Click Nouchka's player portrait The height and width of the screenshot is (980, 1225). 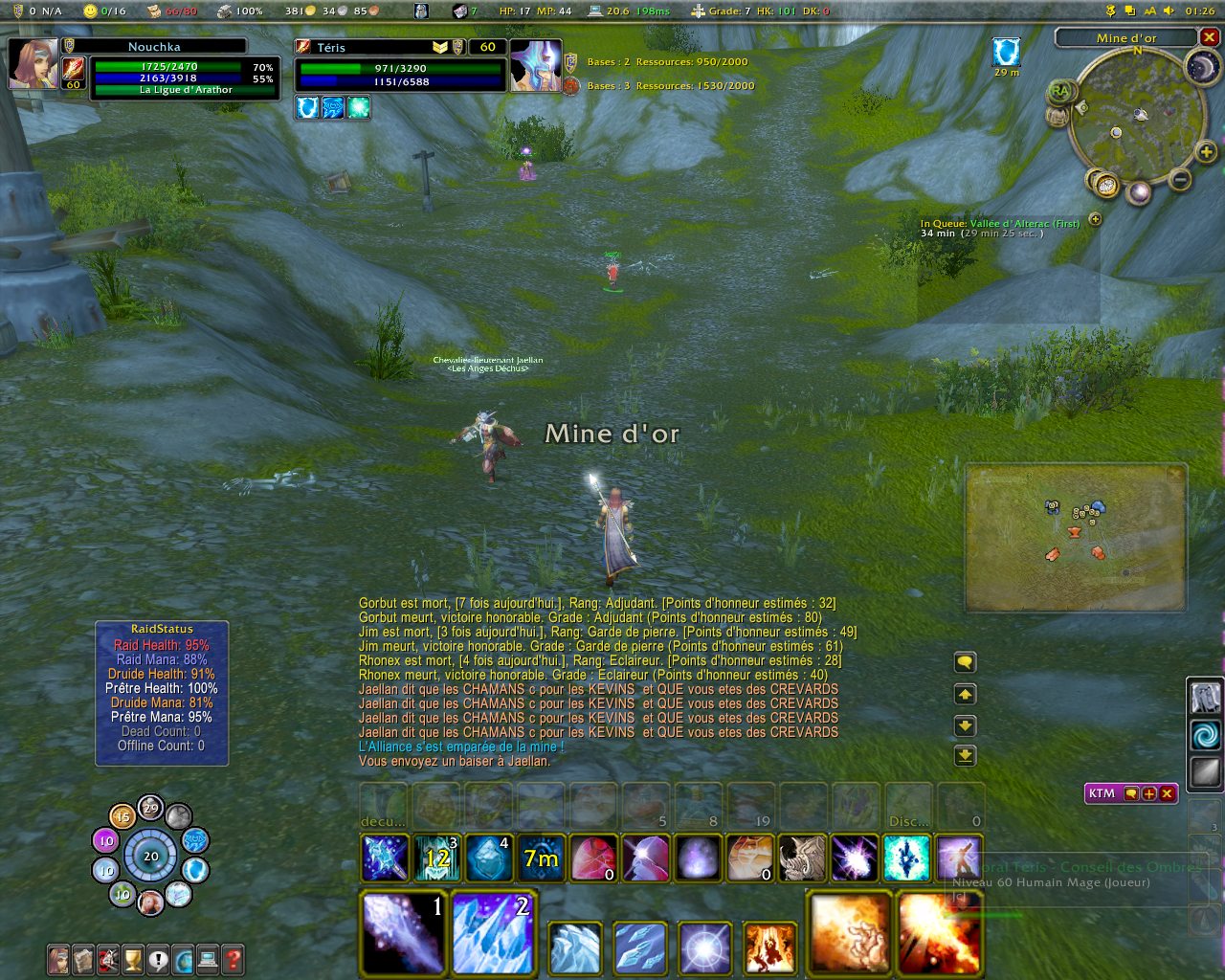33,64
